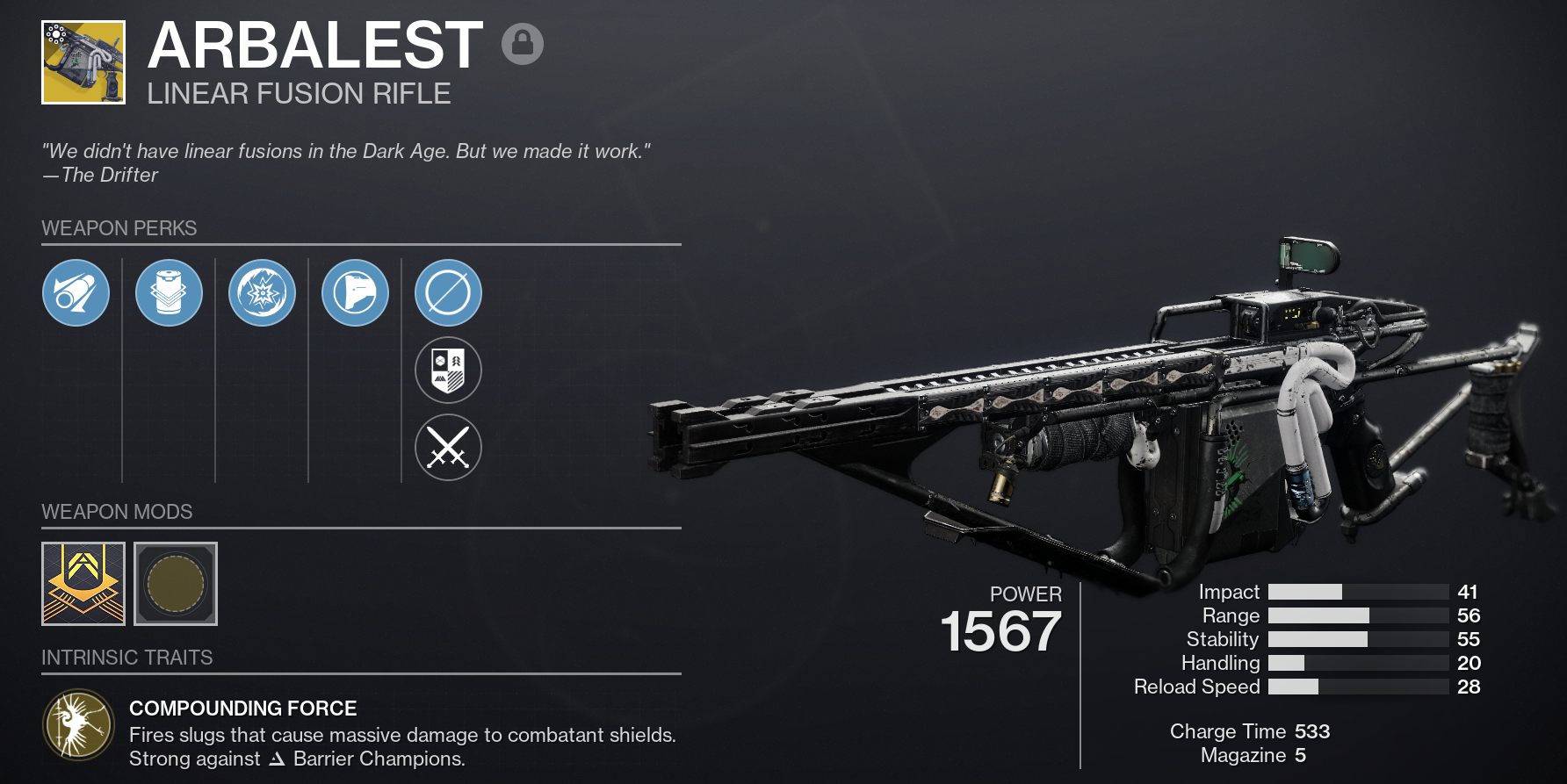The image size is (1567, 784).
Task: Select the battery perk icon
Action: [x=169, y=292]
